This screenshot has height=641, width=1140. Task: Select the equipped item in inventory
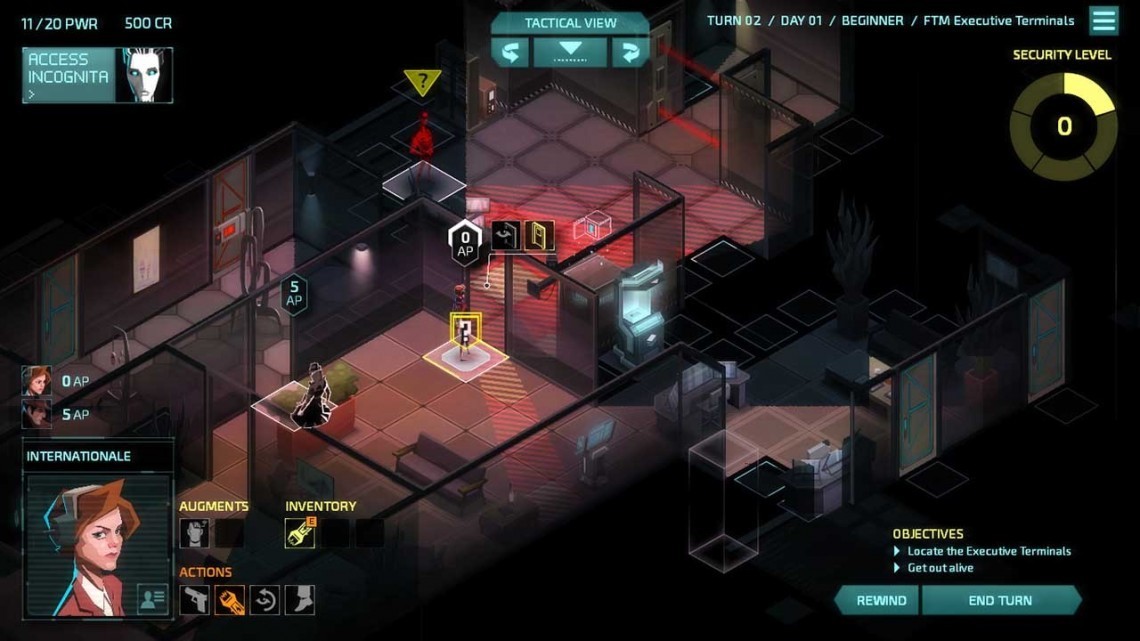point(300,533)
